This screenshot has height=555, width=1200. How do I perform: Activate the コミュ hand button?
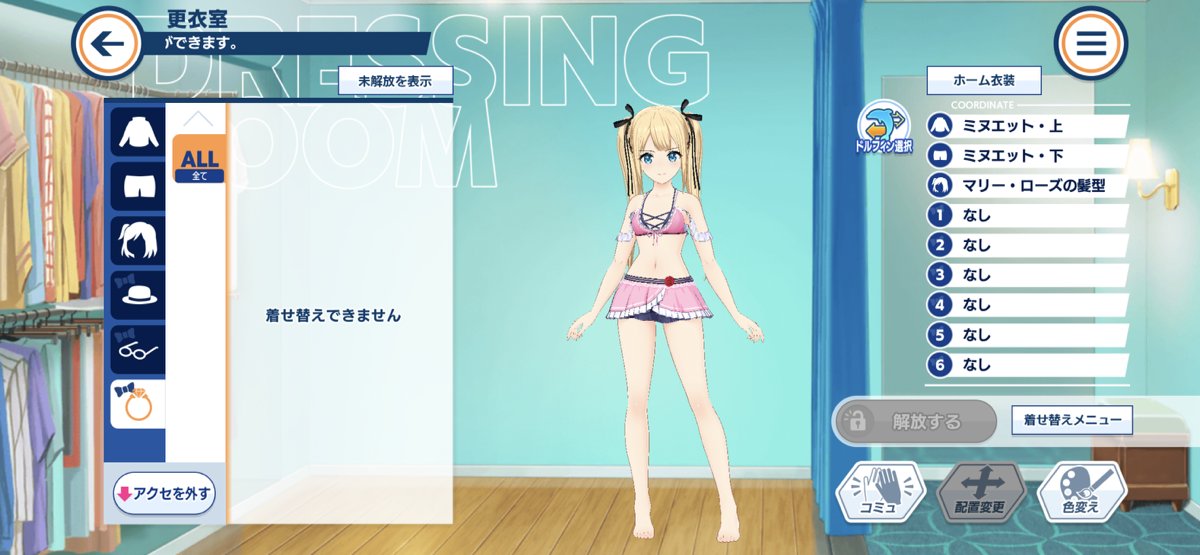tap(877, 493)
